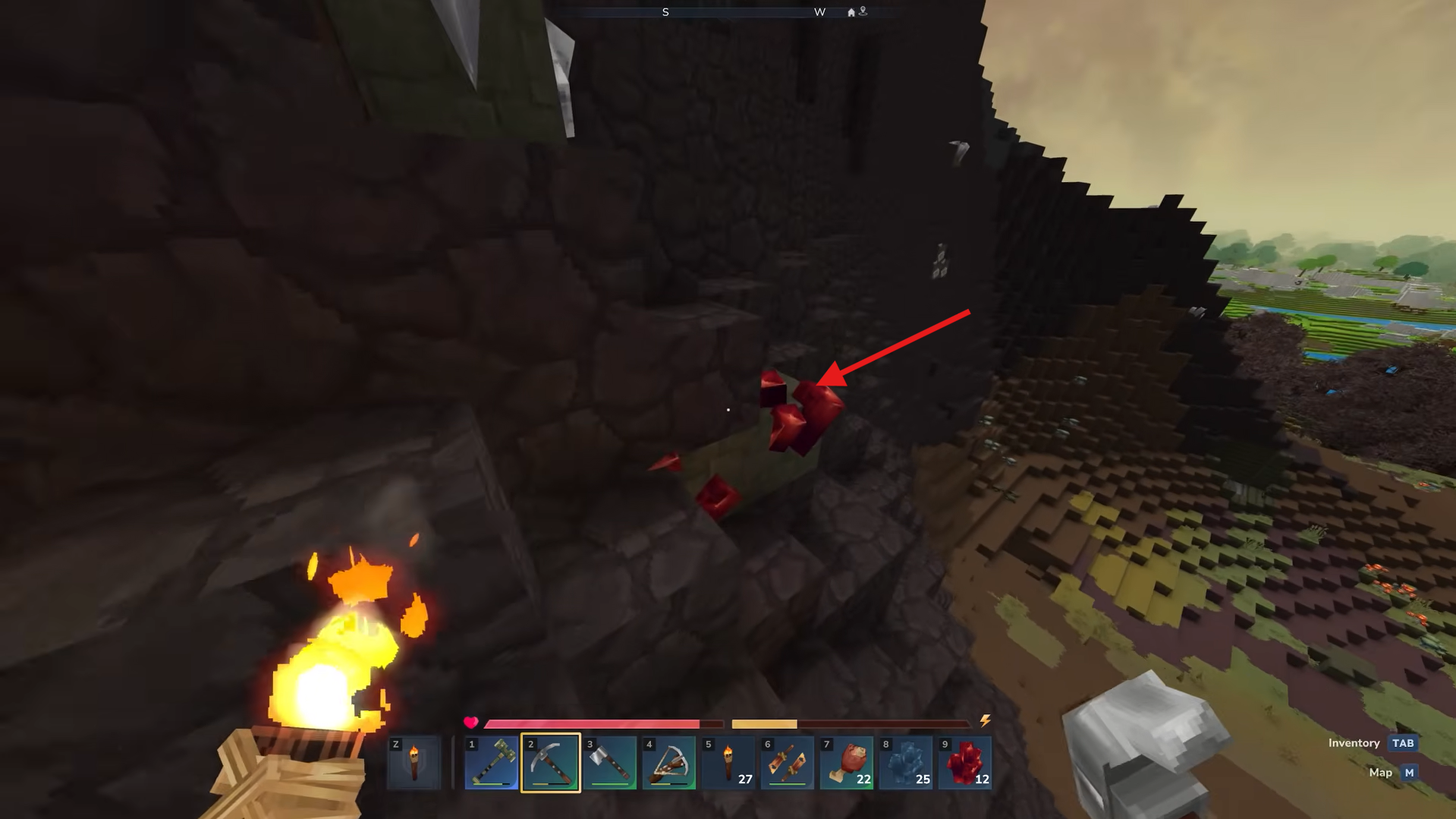1456x819 pixels.
Task: Select the cooked meat in slot 7
Action: coord(848,763)
